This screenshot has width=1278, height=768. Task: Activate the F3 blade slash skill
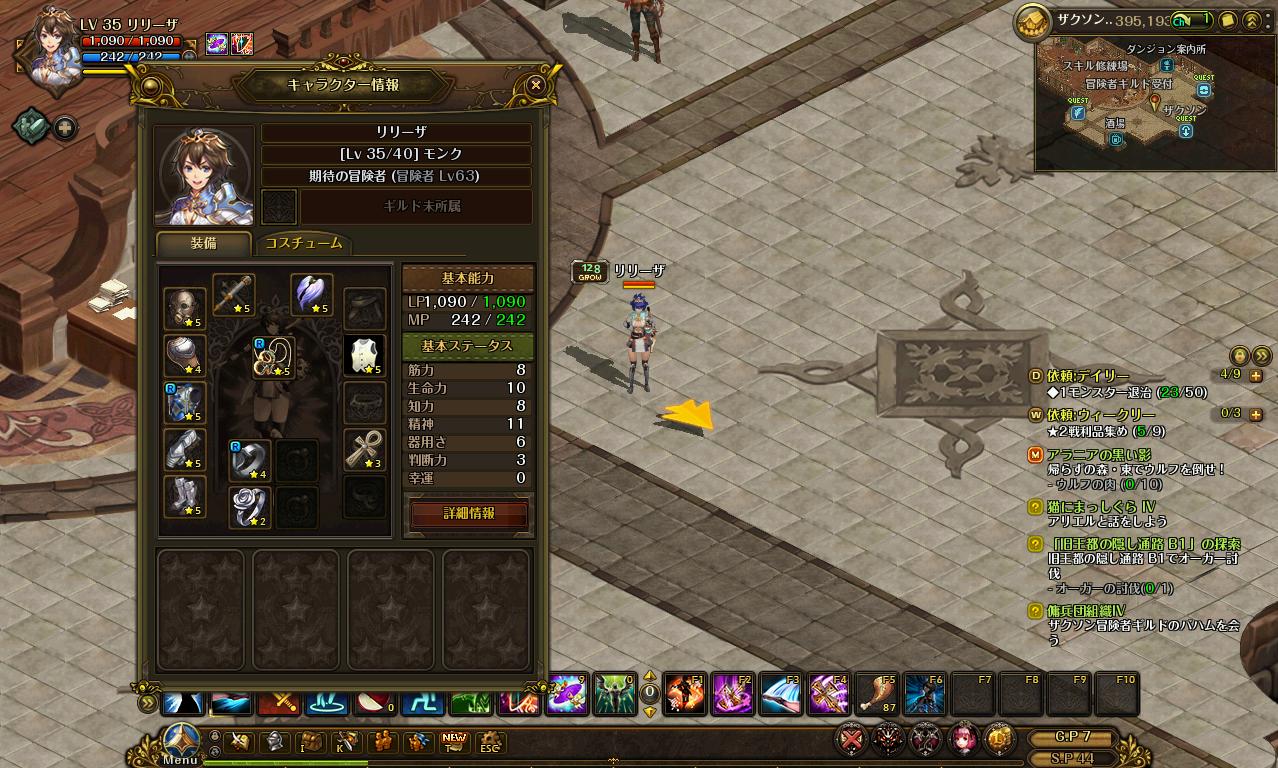pos(780,694)
